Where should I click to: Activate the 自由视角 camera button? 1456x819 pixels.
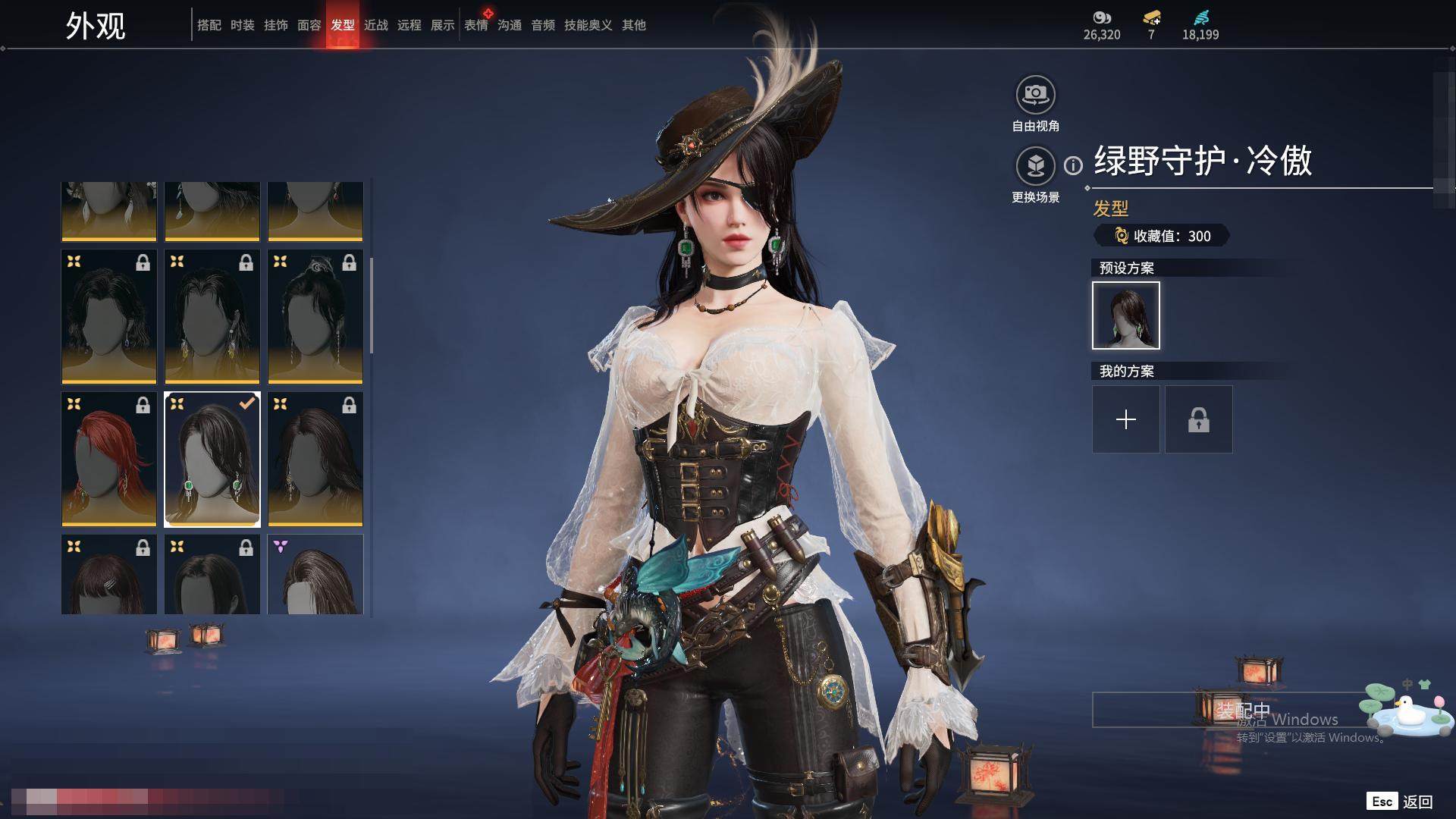(x=1035, y=95)
